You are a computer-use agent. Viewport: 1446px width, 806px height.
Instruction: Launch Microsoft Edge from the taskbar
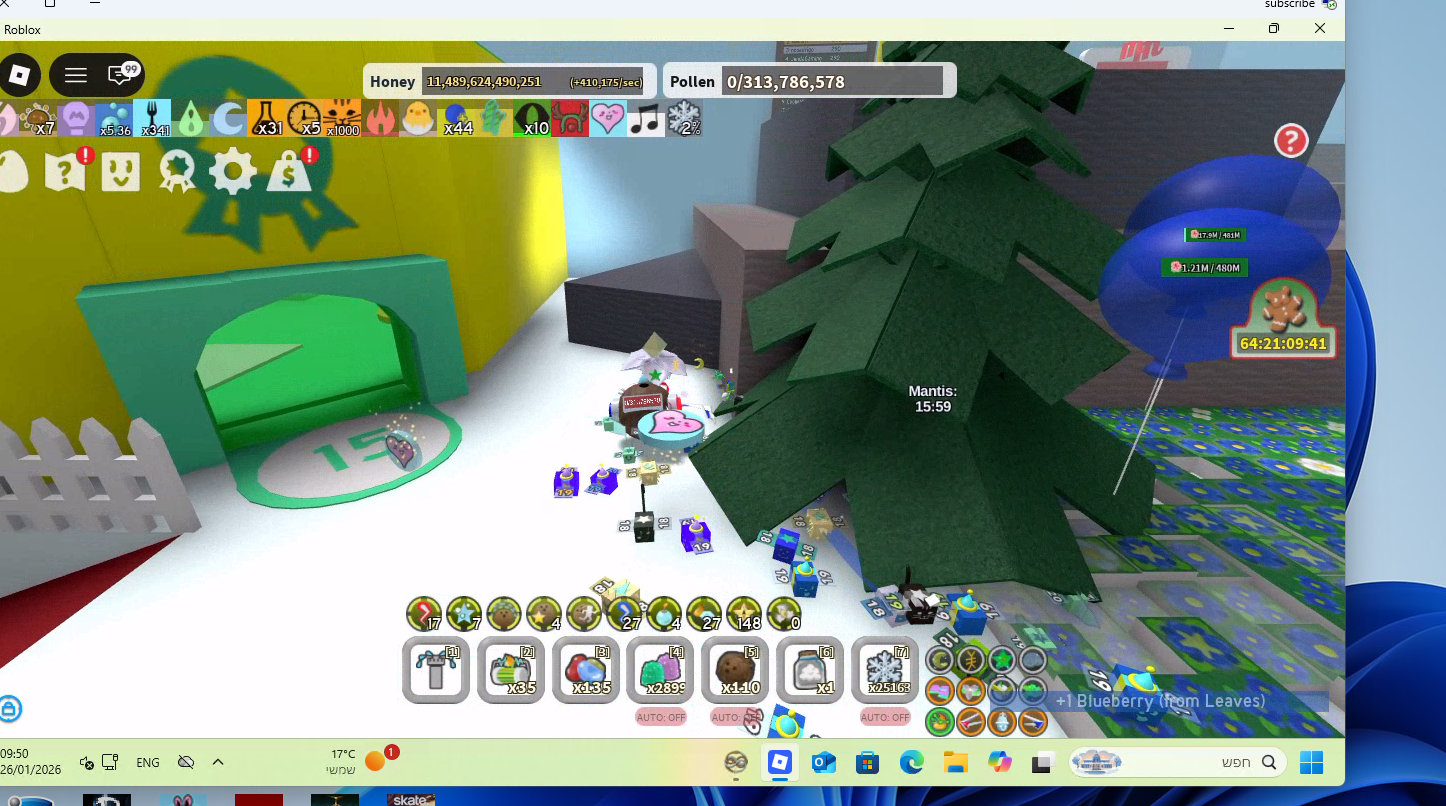click(911, 762)
